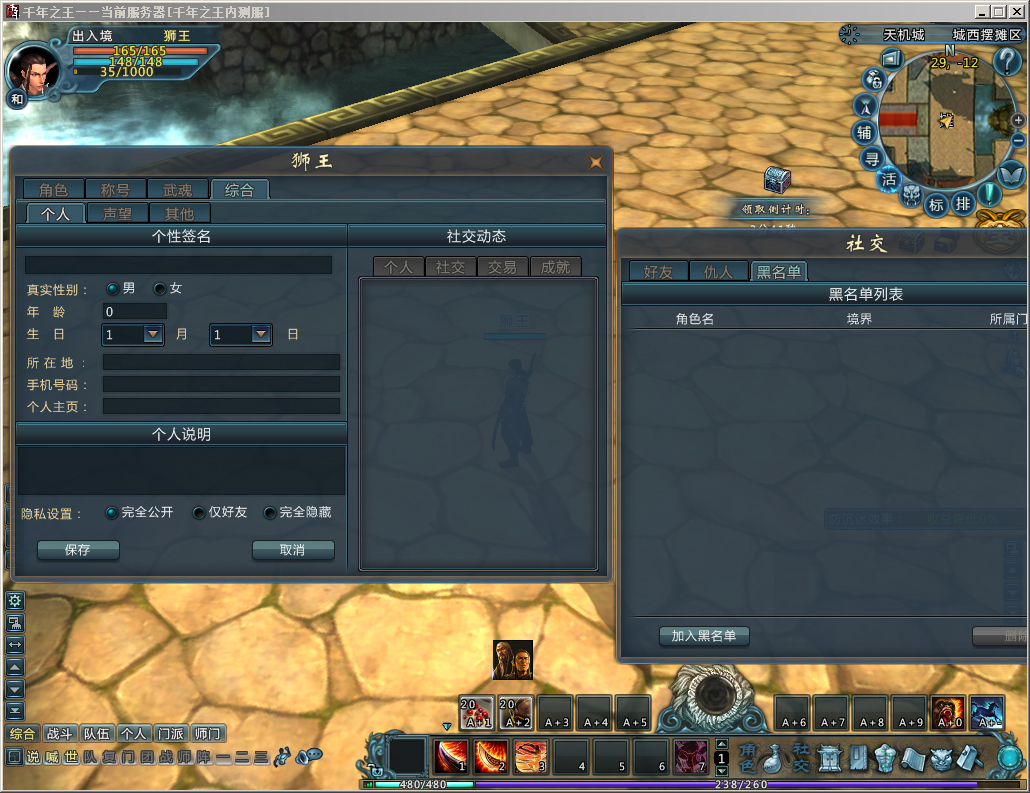Click the 加入黑名单 button
The height and width of the screenshot is (793, 1030).
pos(704,636)
